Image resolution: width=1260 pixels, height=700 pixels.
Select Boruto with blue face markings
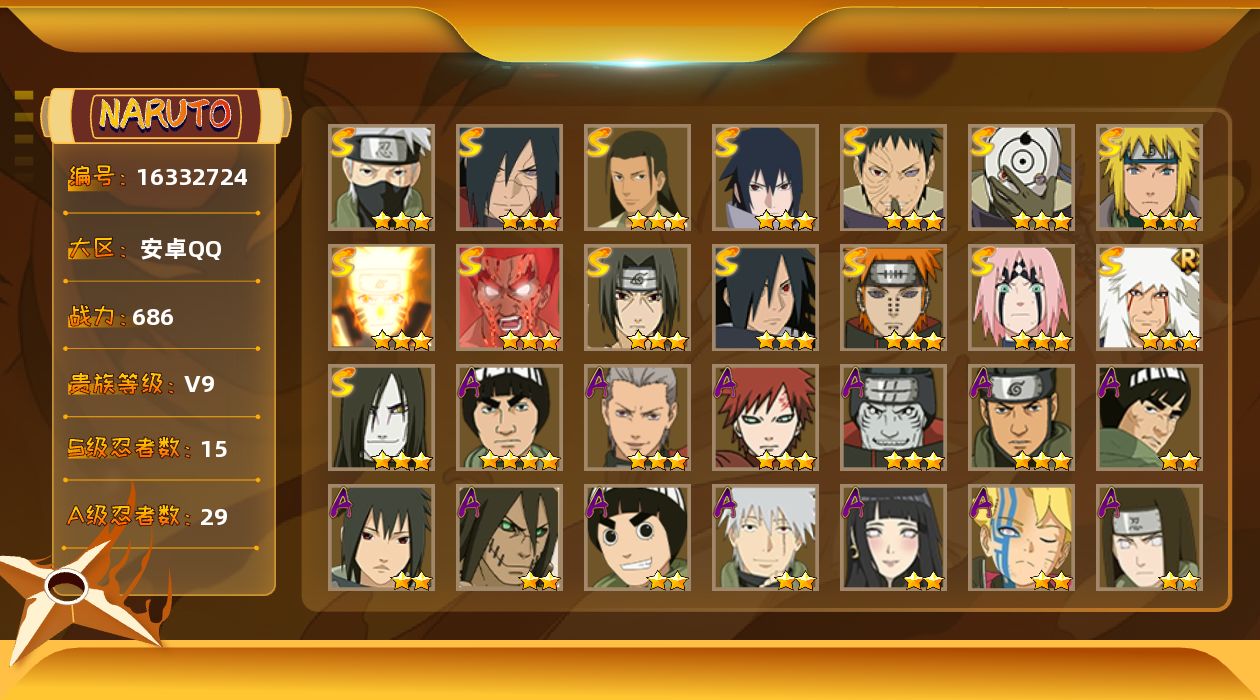[x=1021, y=538]
